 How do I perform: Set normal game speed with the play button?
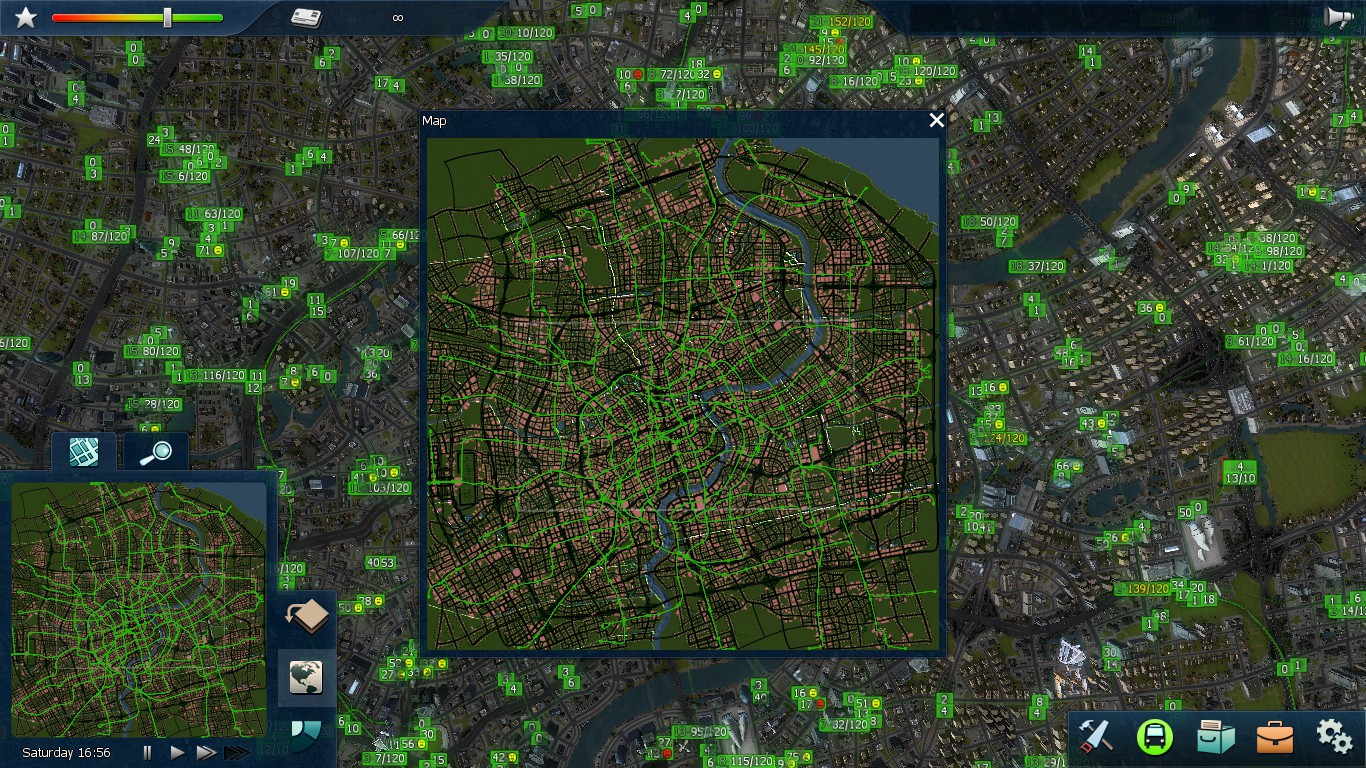176,752
